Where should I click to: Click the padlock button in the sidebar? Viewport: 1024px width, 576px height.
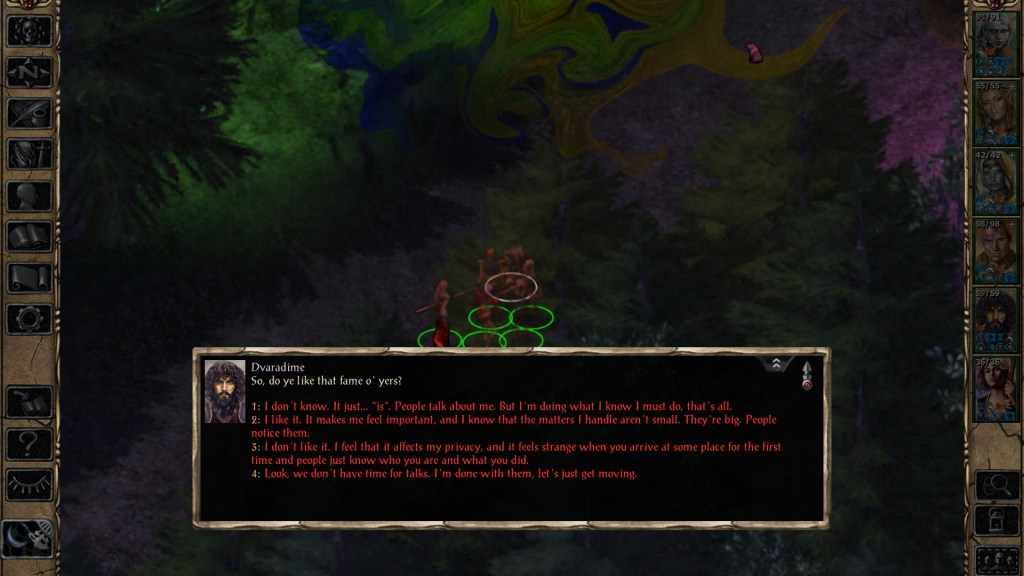tap(995, 521)
